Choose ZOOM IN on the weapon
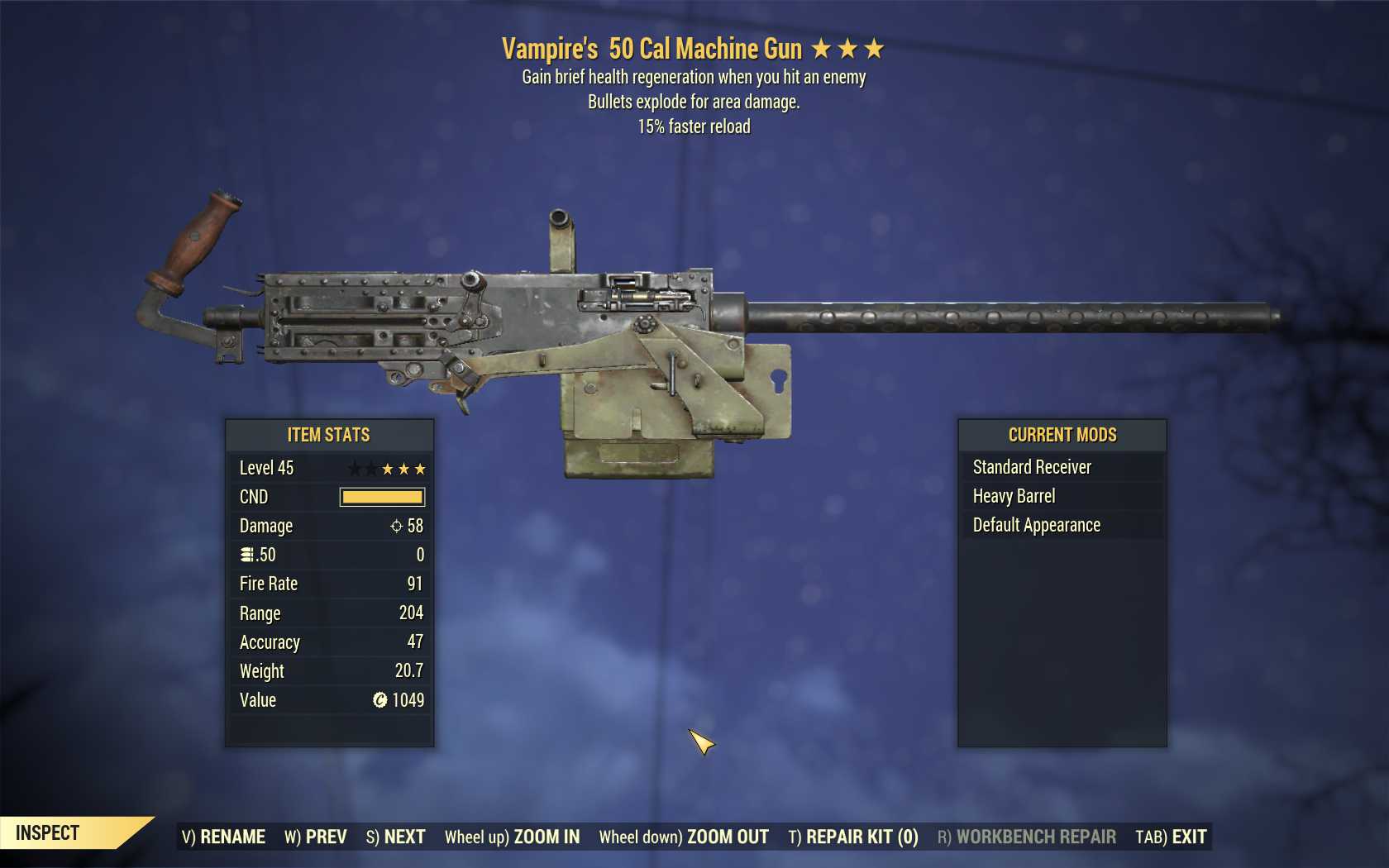 (x=512, y=837)
